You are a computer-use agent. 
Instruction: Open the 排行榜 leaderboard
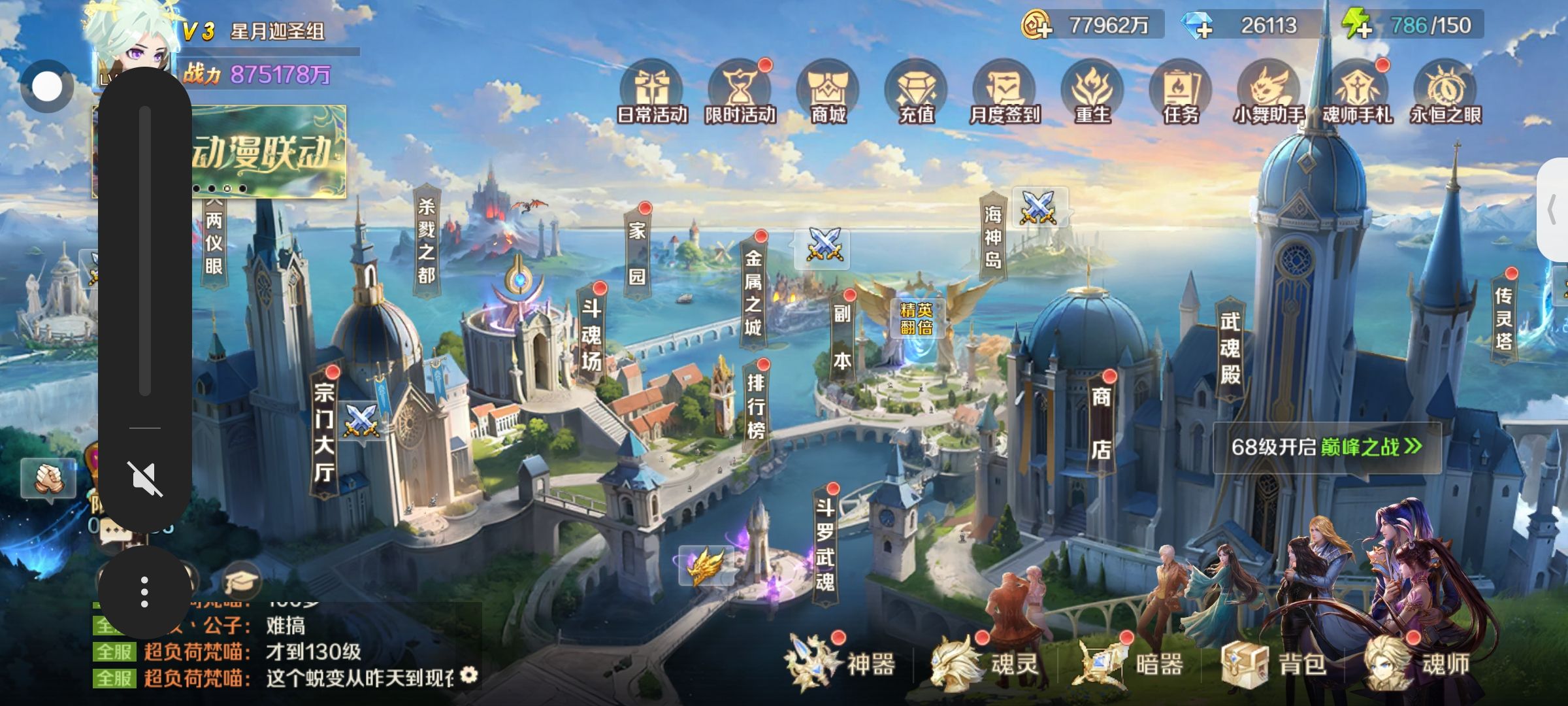tap(756, 405)
